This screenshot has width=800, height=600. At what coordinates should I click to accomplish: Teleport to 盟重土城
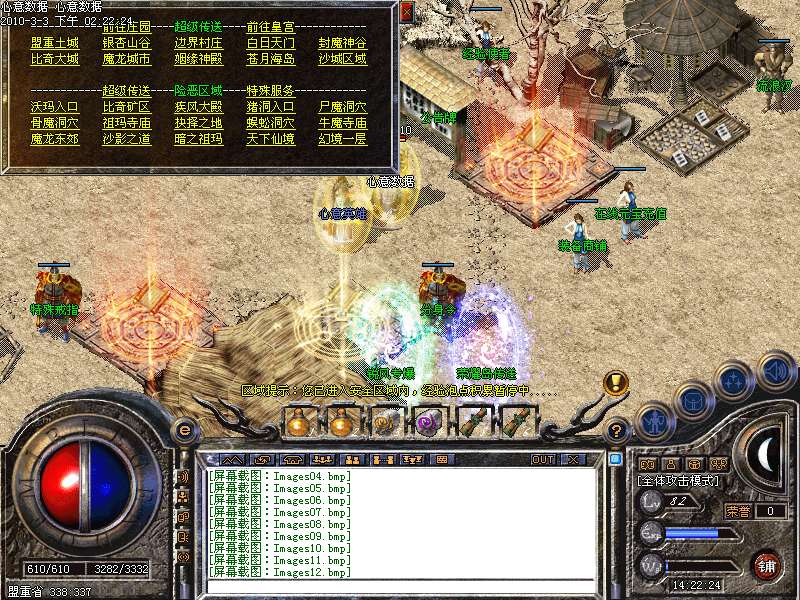click(x=54, y=43)
